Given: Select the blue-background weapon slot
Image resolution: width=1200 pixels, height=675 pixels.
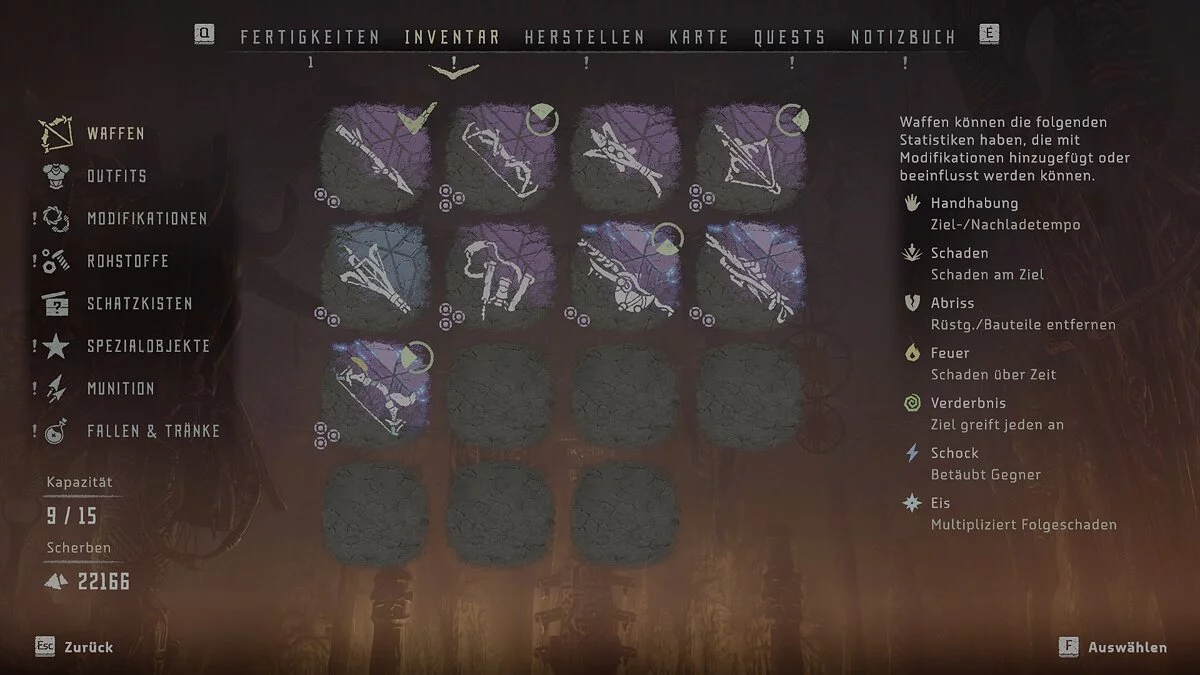Looking at the screenshot, I should (x=376, y=276).
